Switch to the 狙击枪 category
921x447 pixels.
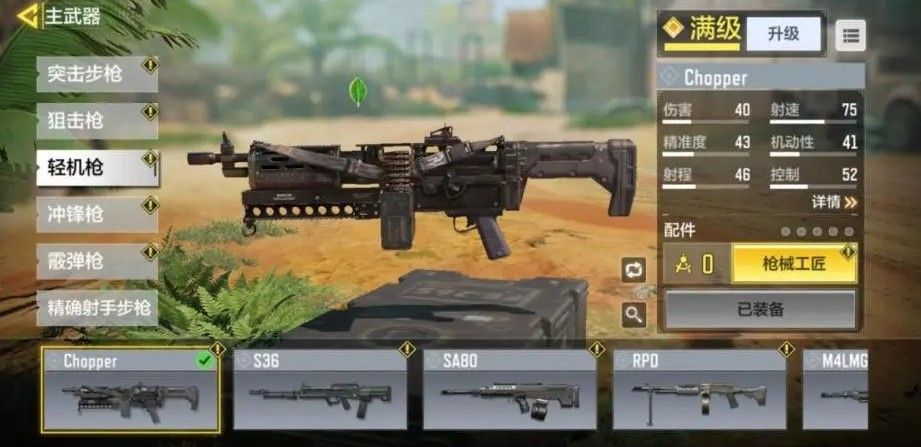96,121
